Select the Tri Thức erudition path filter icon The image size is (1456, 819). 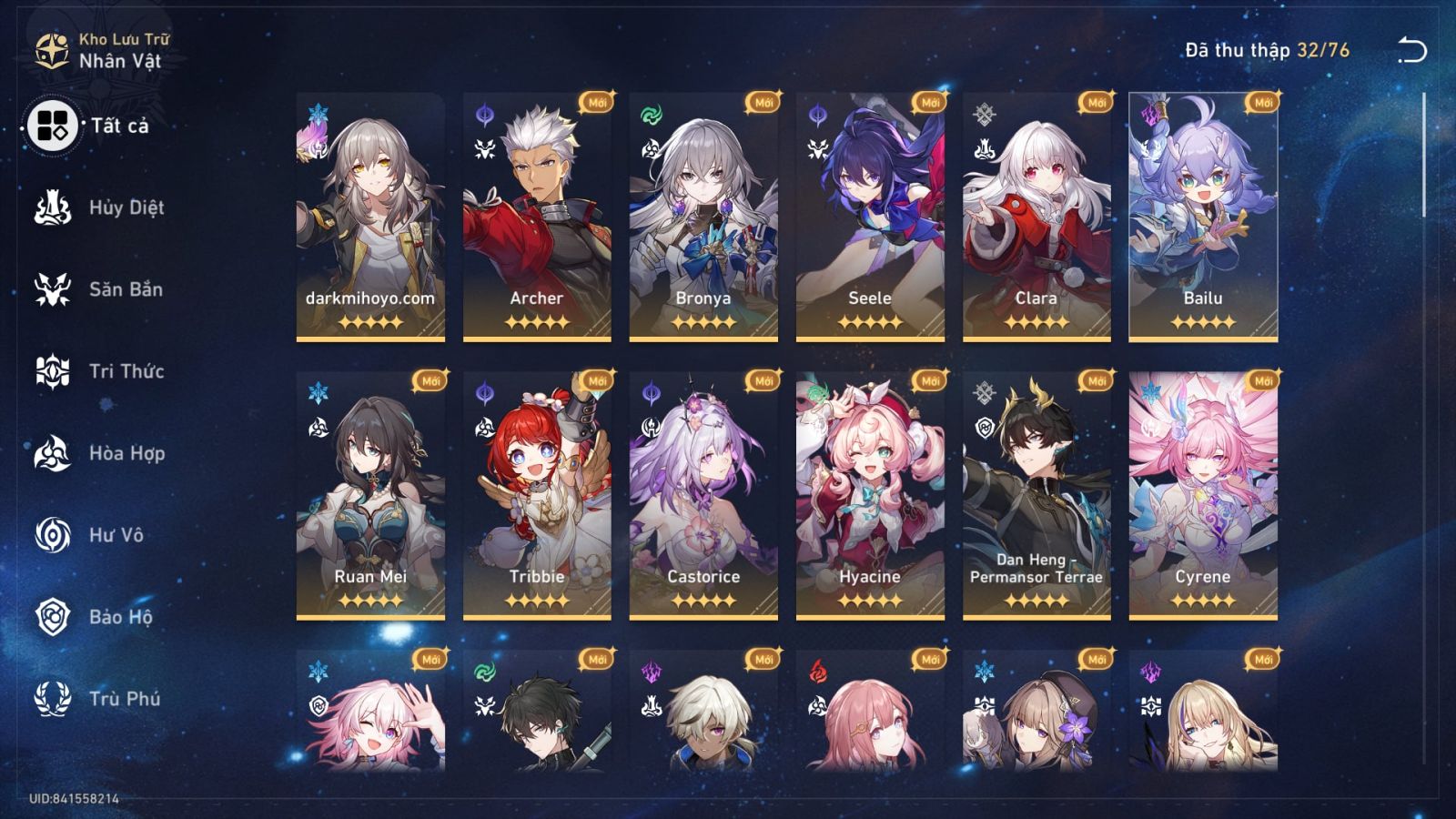coord(53,371)
